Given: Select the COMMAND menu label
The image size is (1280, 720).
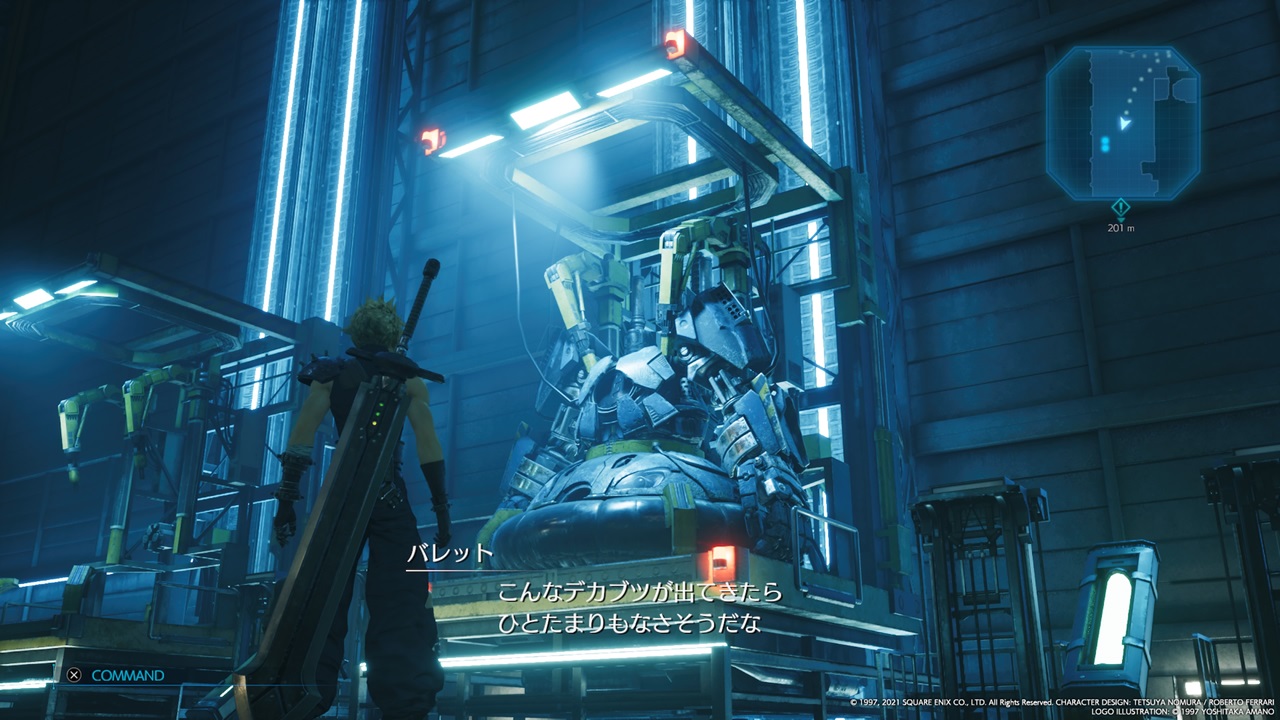Looking at the screenshot, I should coord(127,675).
